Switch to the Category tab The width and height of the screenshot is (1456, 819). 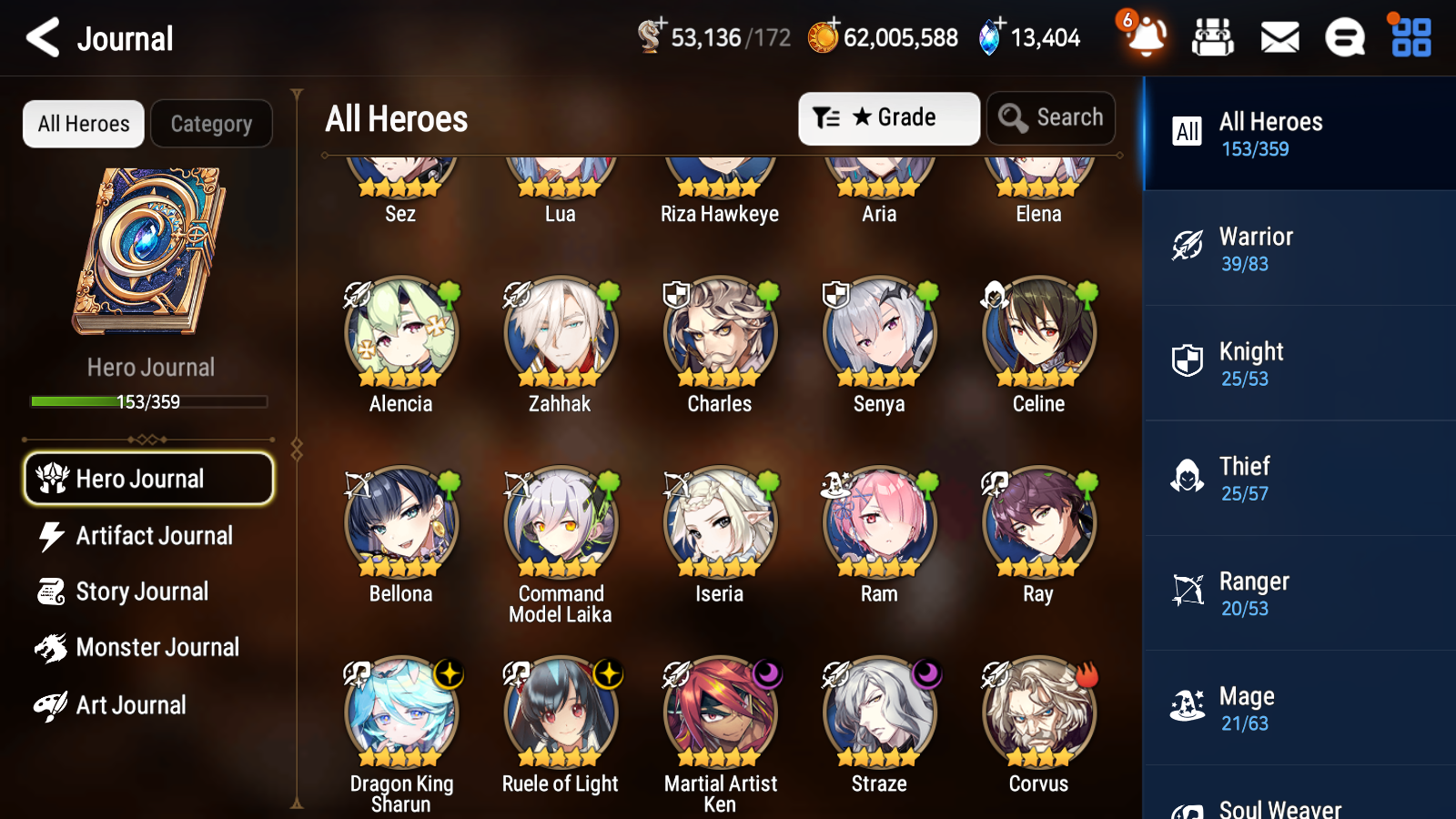tap(211, 123)
